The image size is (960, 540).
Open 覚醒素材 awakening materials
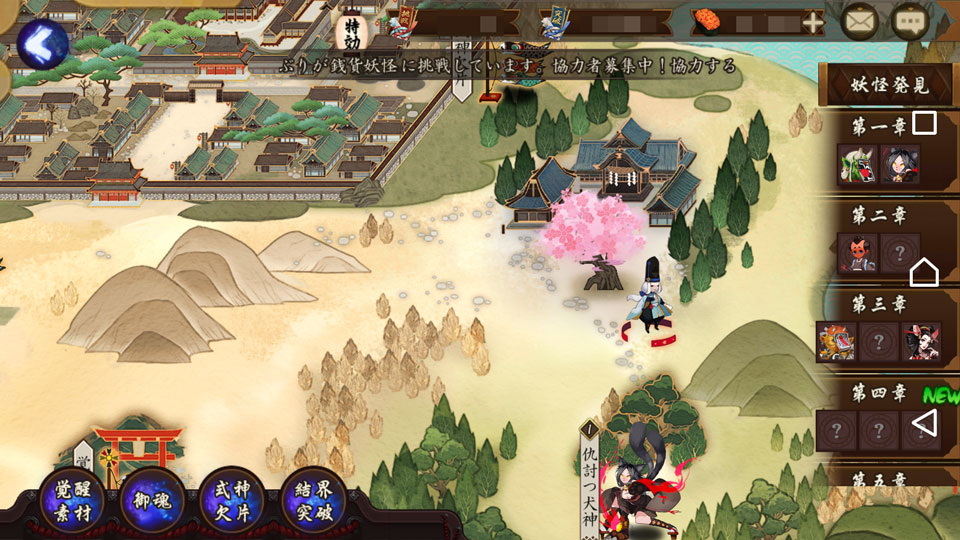point(72,500)
